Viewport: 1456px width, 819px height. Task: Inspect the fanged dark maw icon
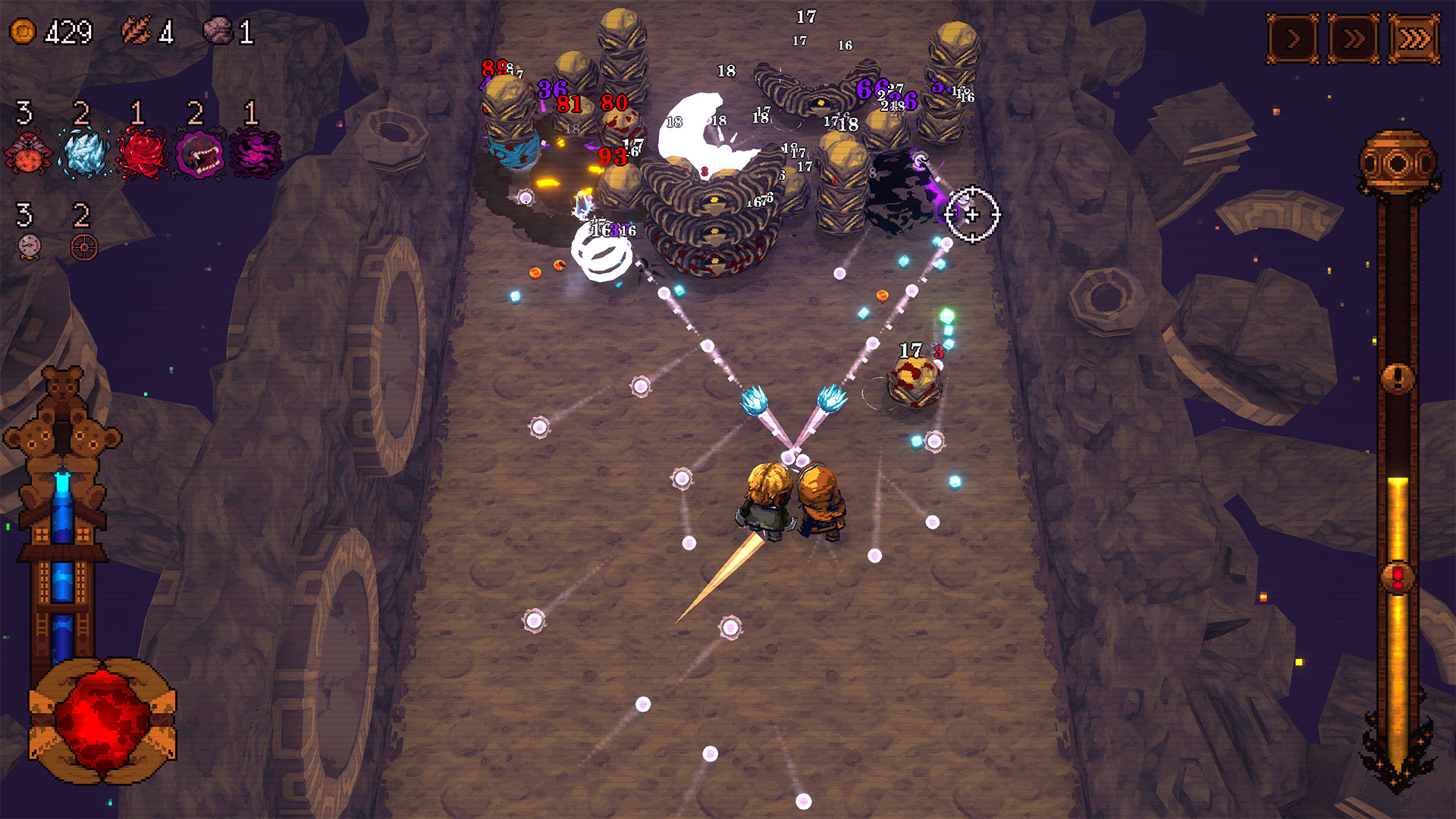click(x=199, y=154)
